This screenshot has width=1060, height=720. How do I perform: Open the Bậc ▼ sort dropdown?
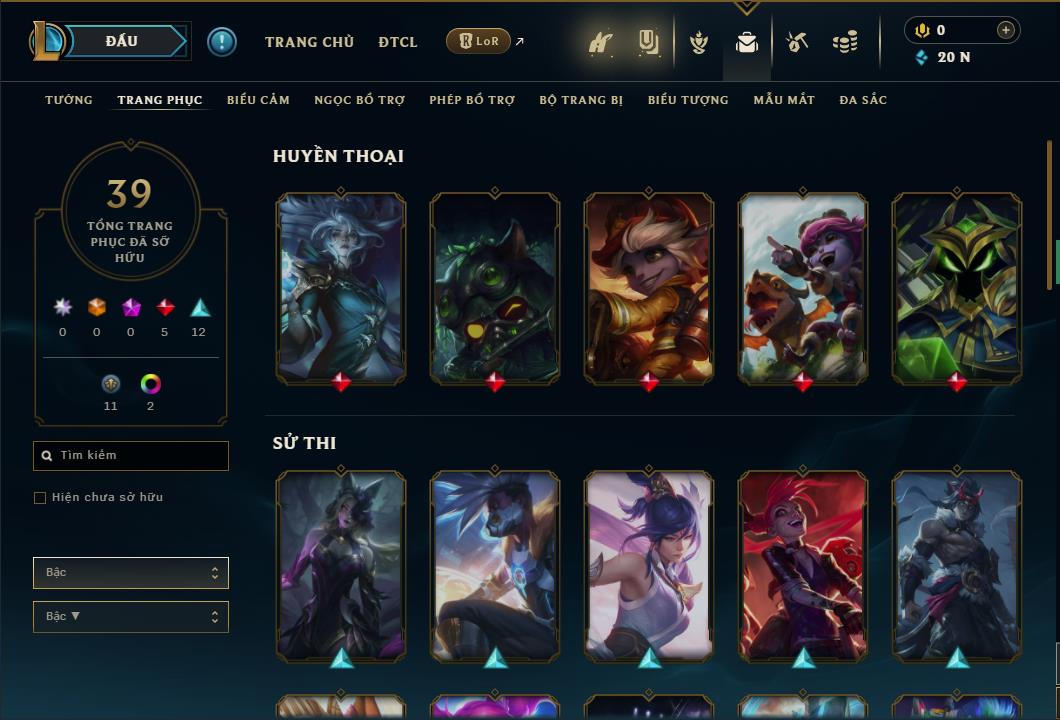tap(131, 617)
